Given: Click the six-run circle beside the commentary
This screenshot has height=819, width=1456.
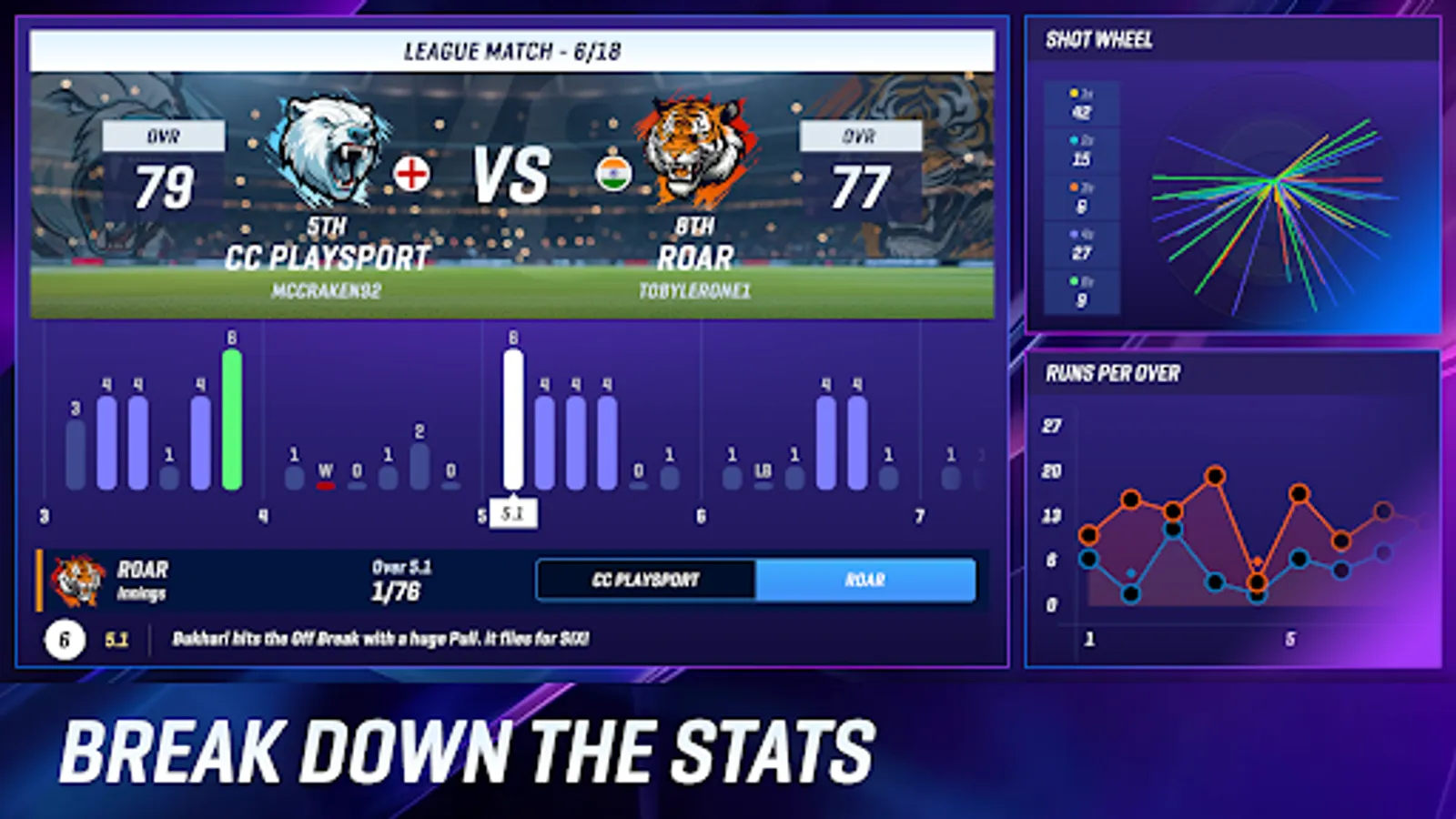Looking at the screenshot, I should tap(64, 641).
